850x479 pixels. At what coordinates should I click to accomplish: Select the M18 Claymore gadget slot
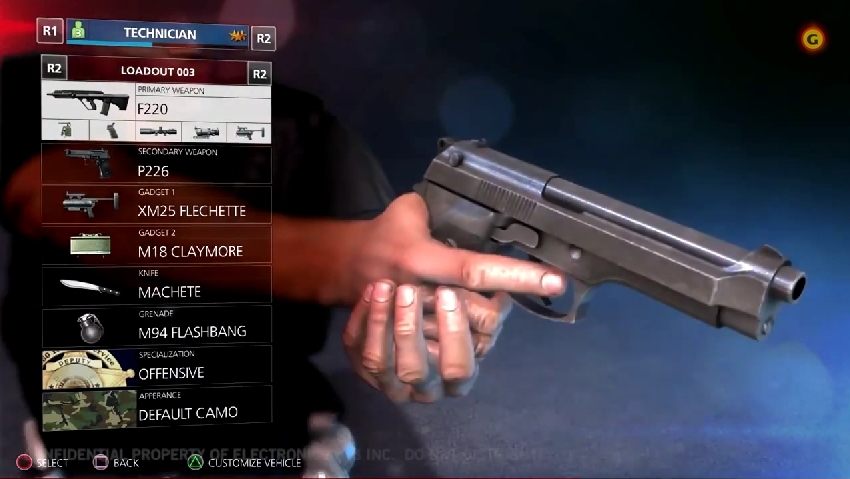(157, 244)
